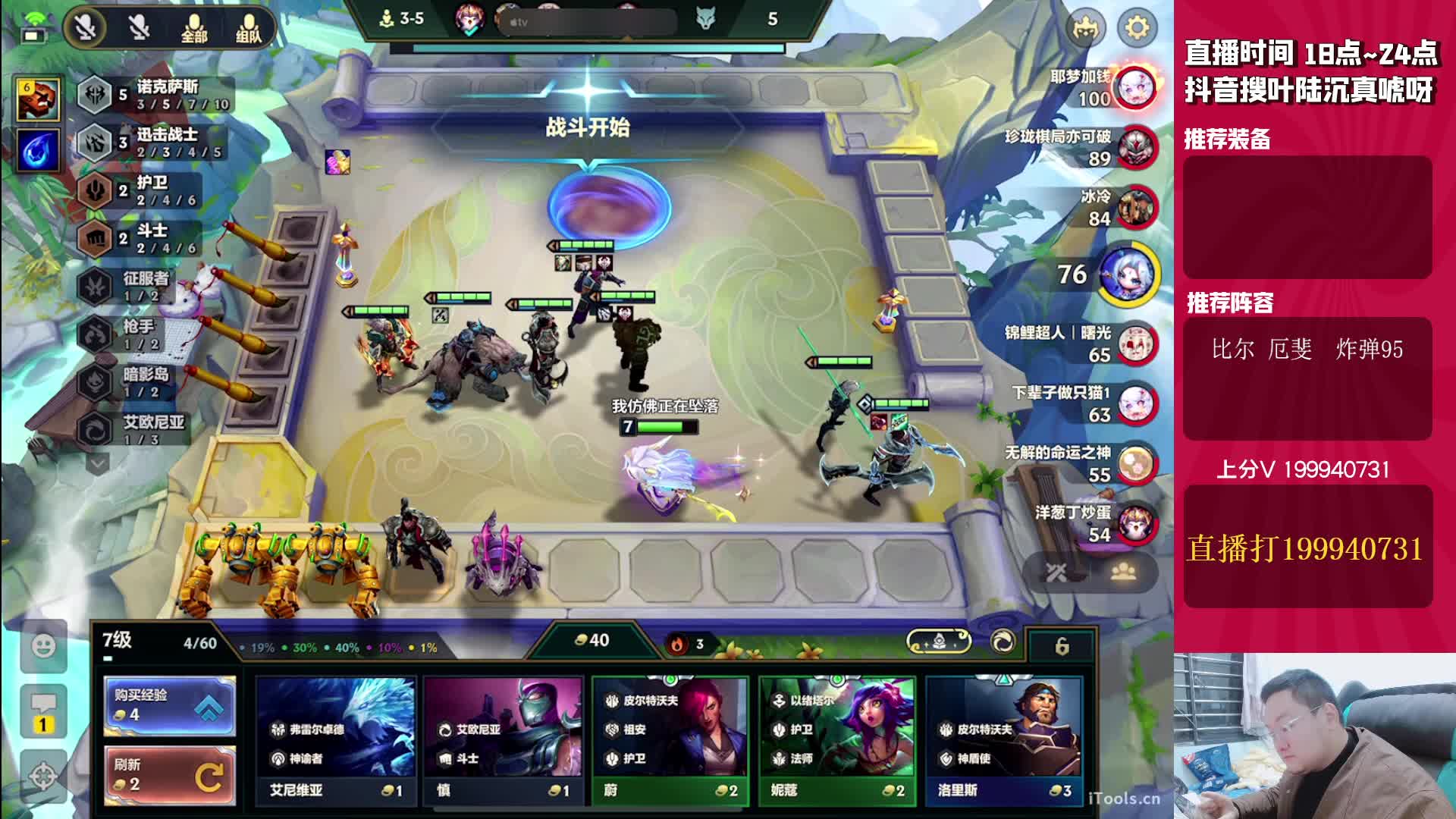View player 冰冷's board
The image size is (1456, 819).
pos(1136,207)
